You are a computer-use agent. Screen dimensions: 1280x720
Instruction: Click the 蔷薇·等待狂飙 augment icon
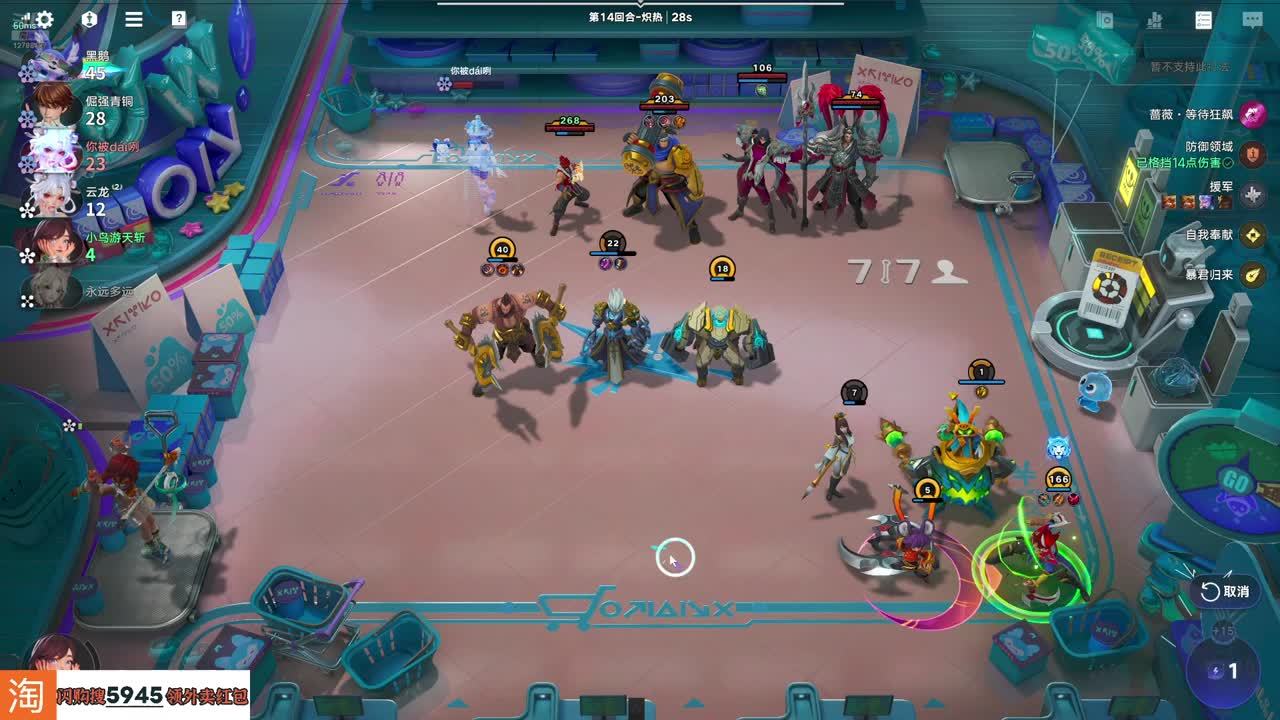(x=1252, y=114)
